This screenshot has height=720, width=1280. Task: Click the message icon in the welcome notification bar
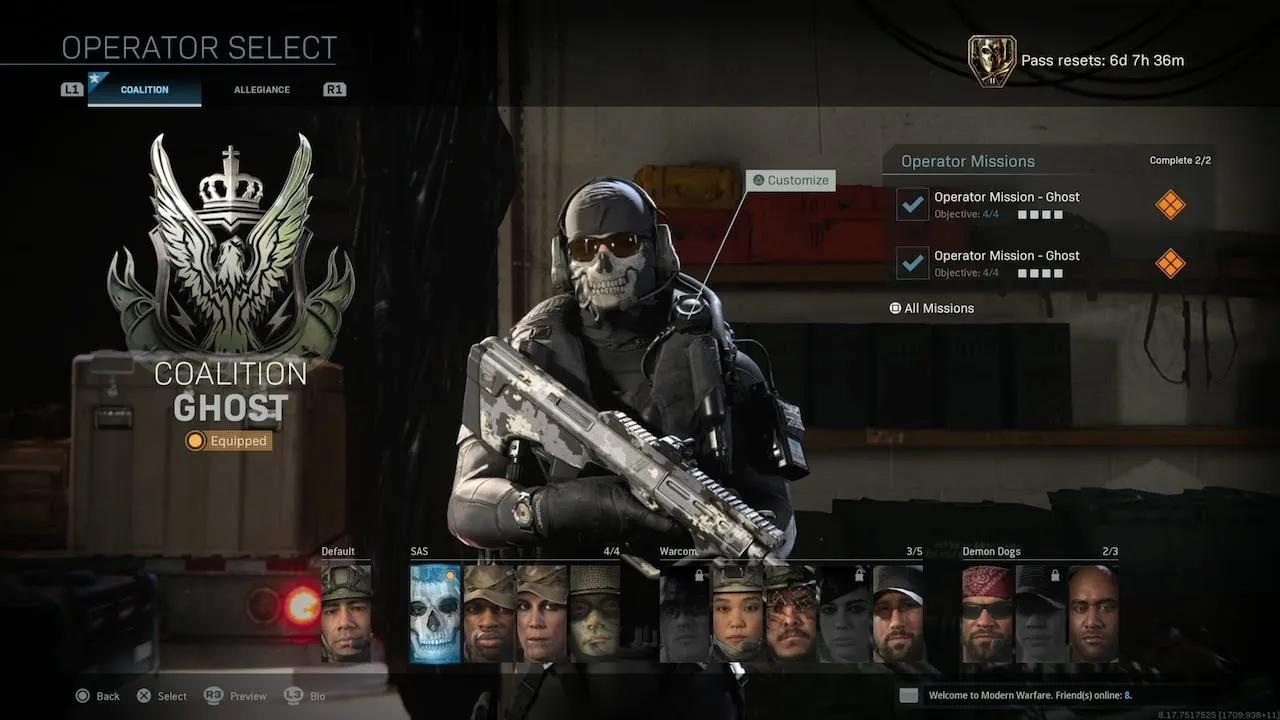[x=907, y=694]
